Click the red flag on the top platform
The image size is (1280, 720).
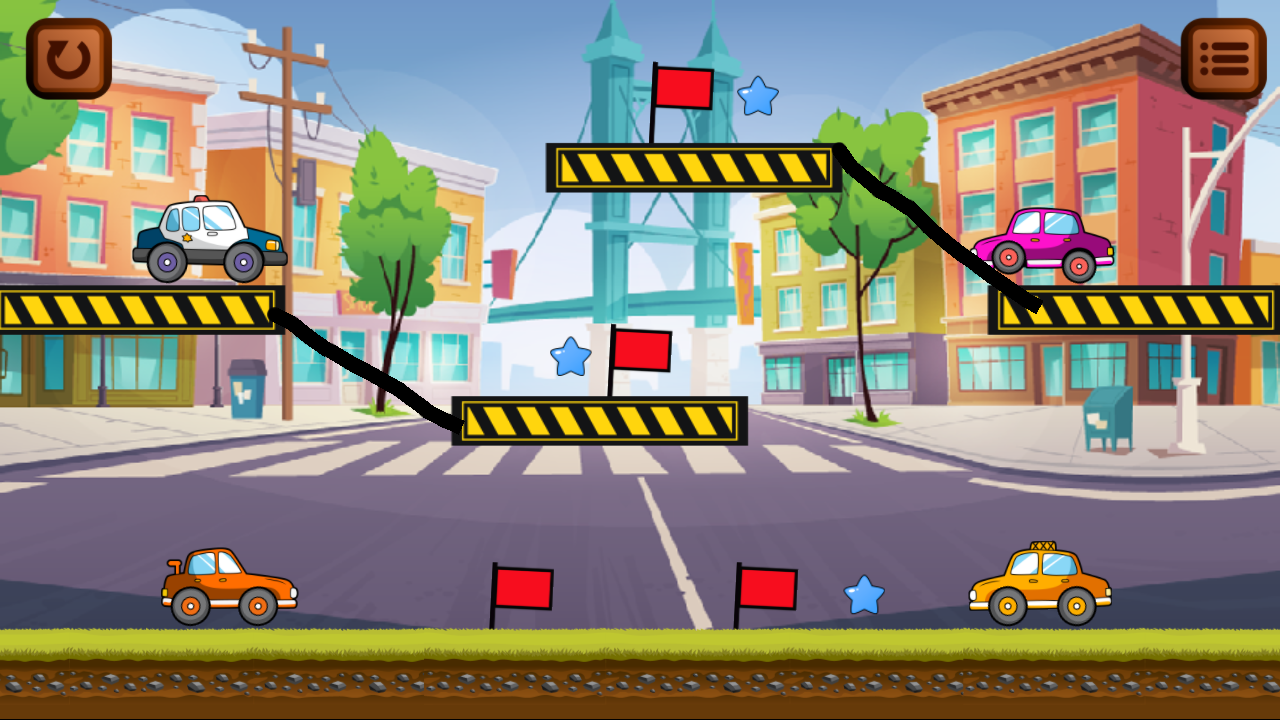683,88
